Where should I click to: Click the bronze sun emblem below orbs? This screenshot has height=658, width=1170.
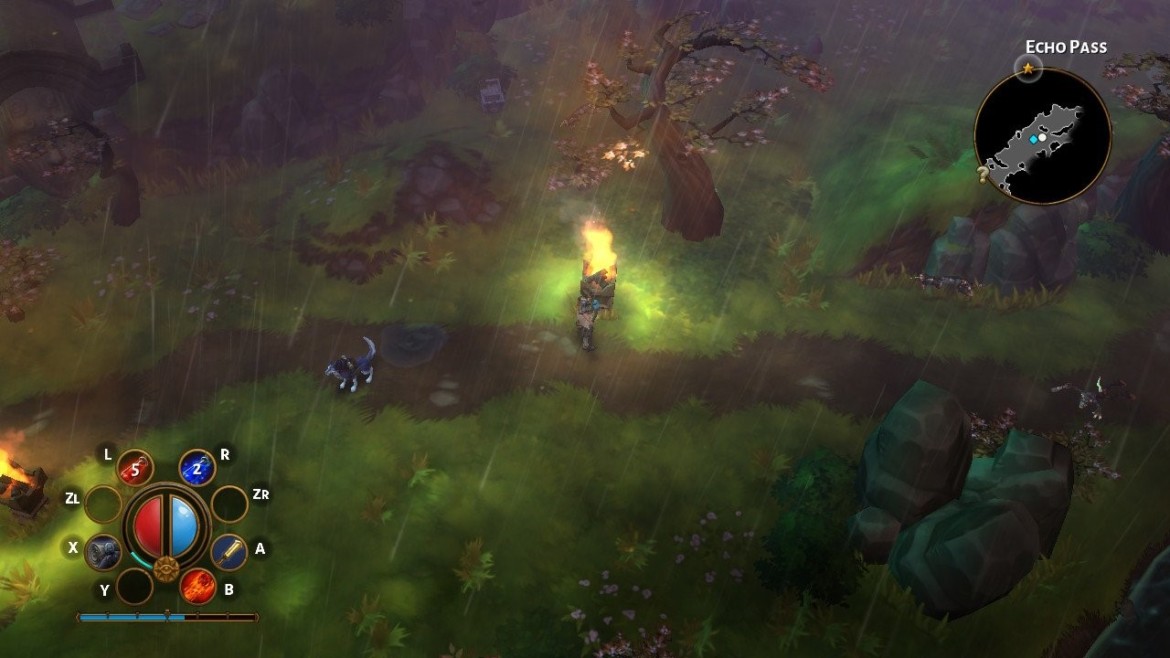pyautogui.click(x=166, y=571)
